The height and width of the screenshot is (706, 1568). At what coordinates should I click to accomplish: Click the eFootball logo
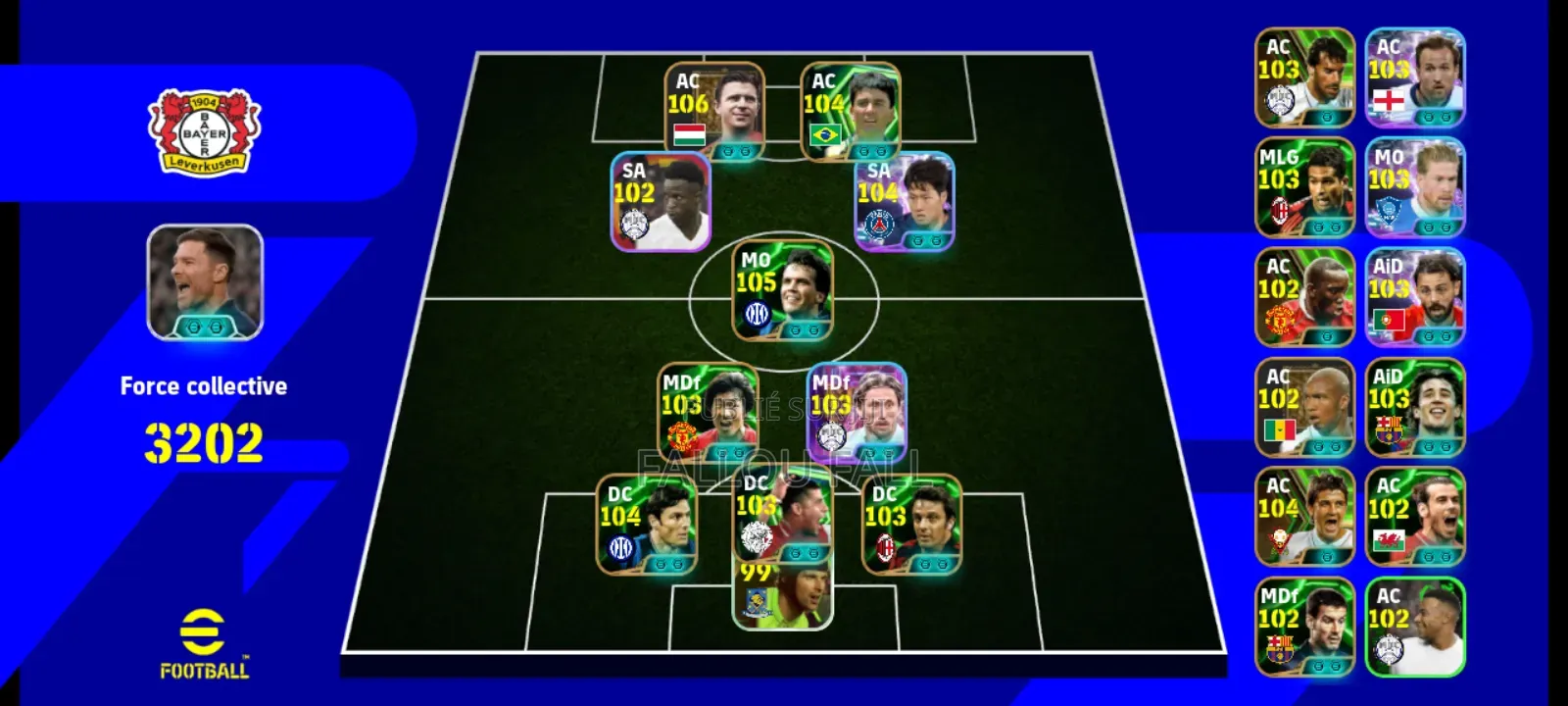click(x=202, y=642)
